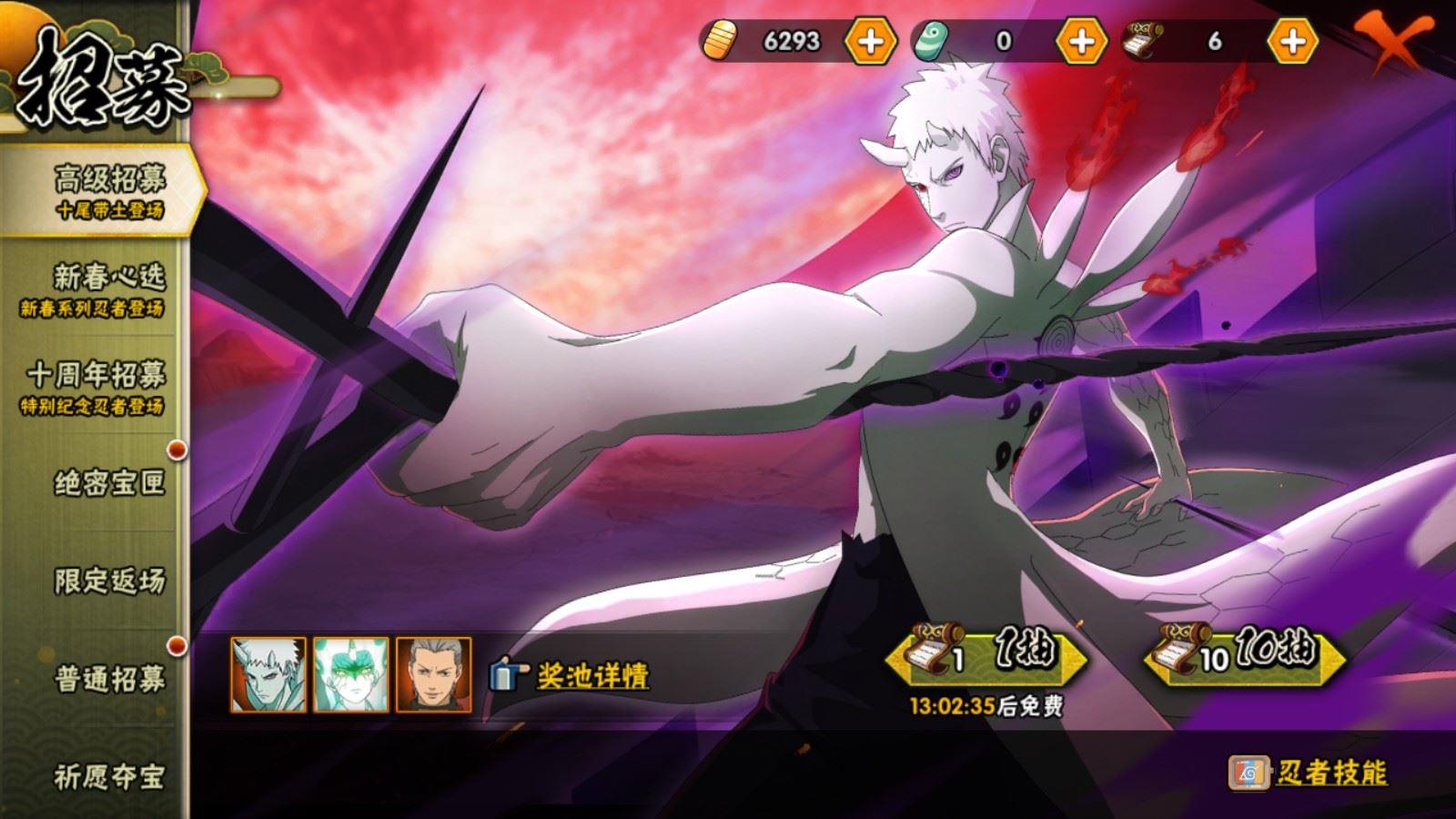The image size is (1456, 819).
Task: Click the plus icon next to the jade counter
Action: [x=1079, y=40]
